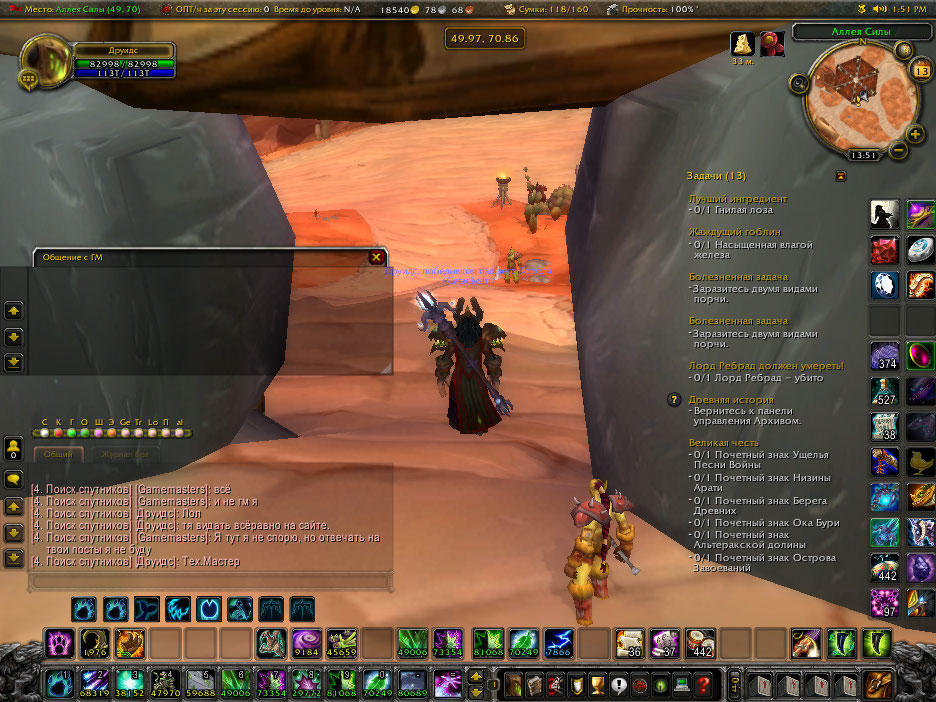
Task: Collapse the "Задачи (13)" quest tracker
Action: coord(840,176)
